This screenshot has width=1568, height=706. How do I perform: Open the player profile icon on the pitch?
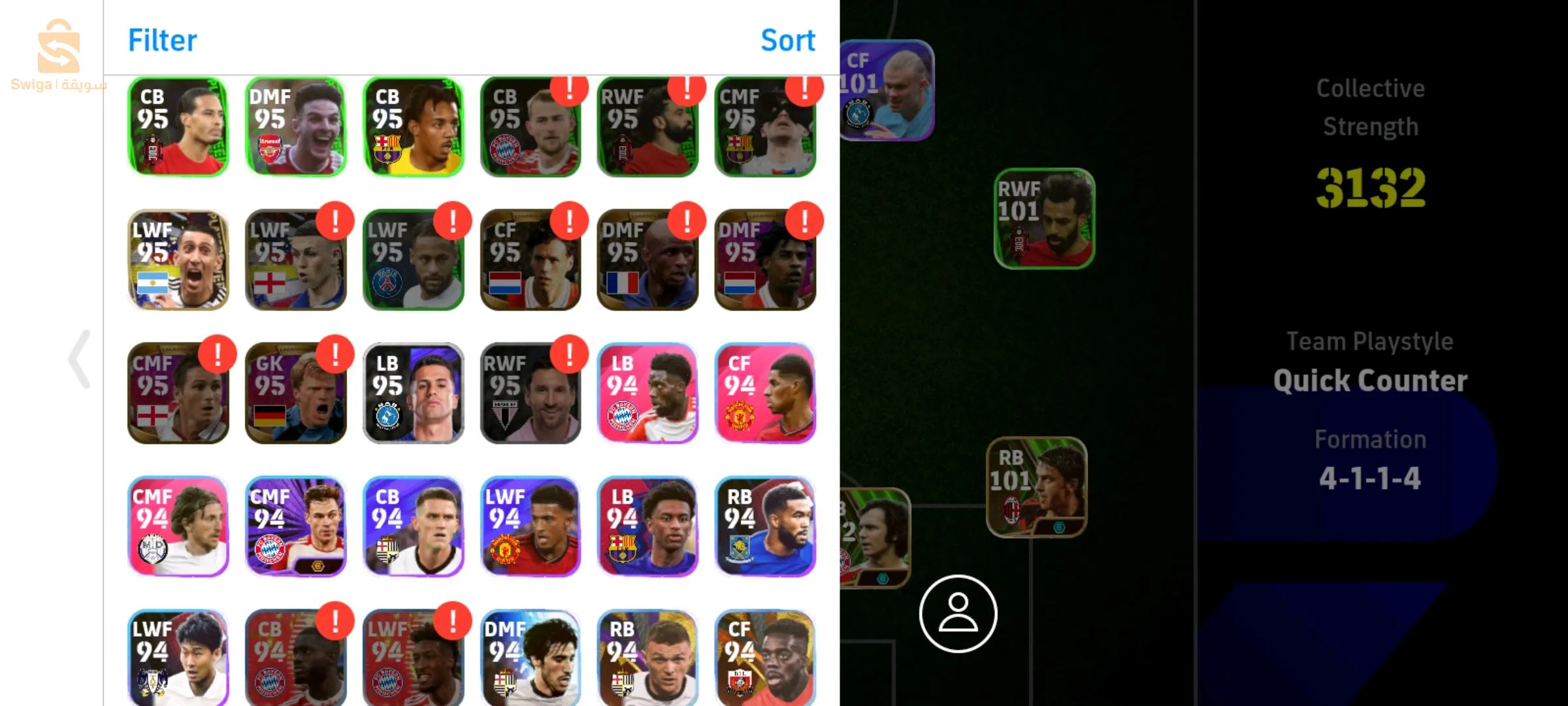(x=958, y=614)
